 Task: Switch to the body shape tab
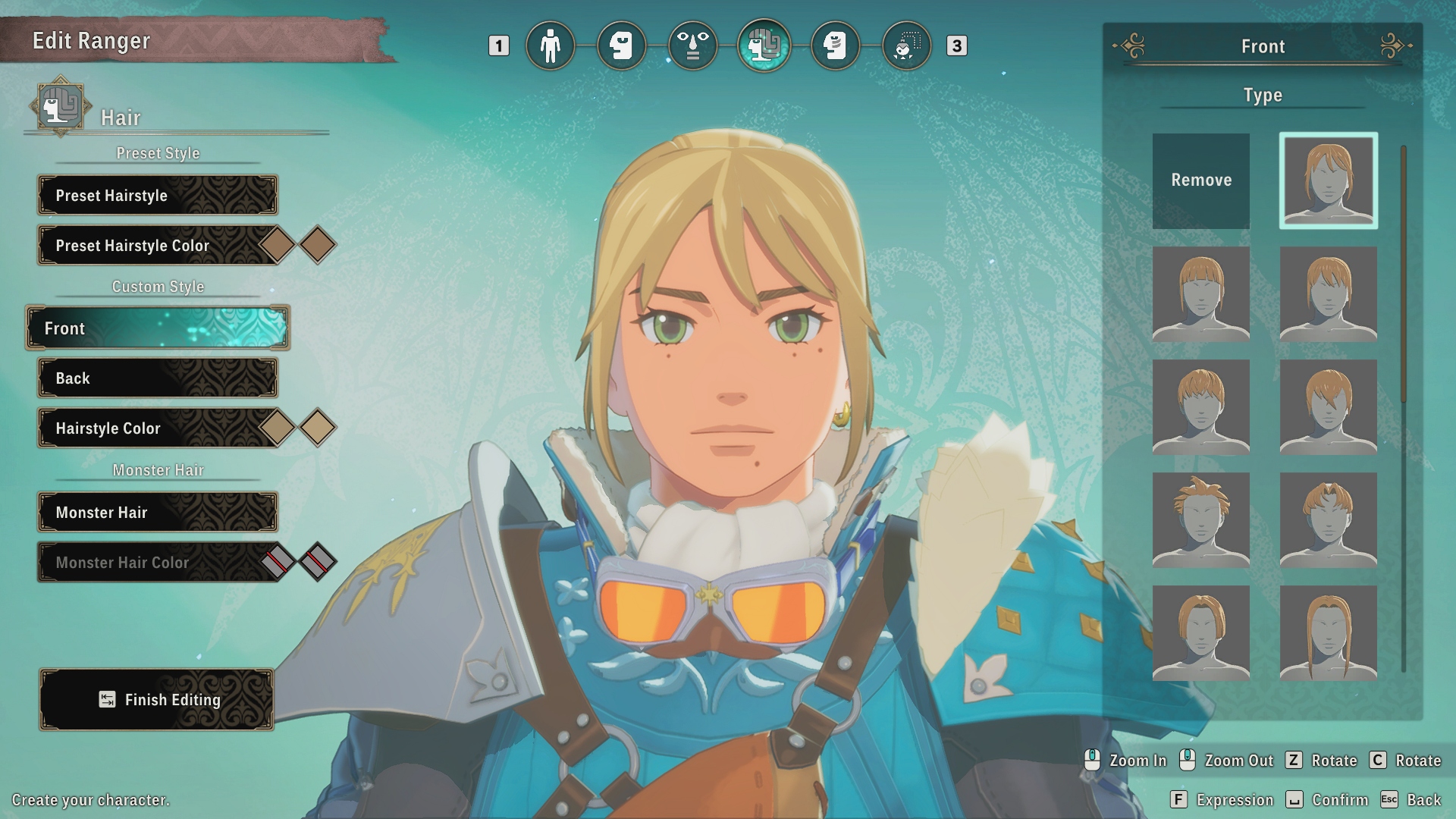tap(550, 46)
